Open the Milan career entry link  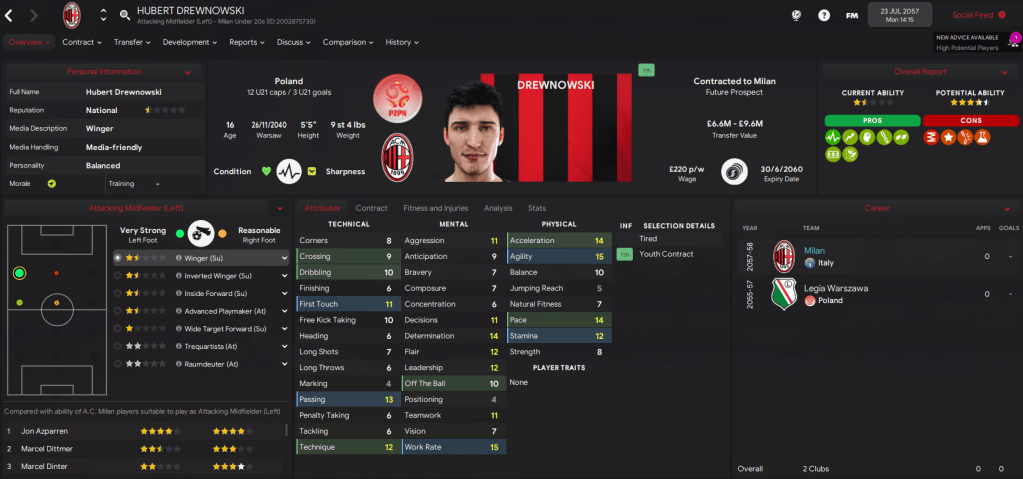[x=816, y=250]
